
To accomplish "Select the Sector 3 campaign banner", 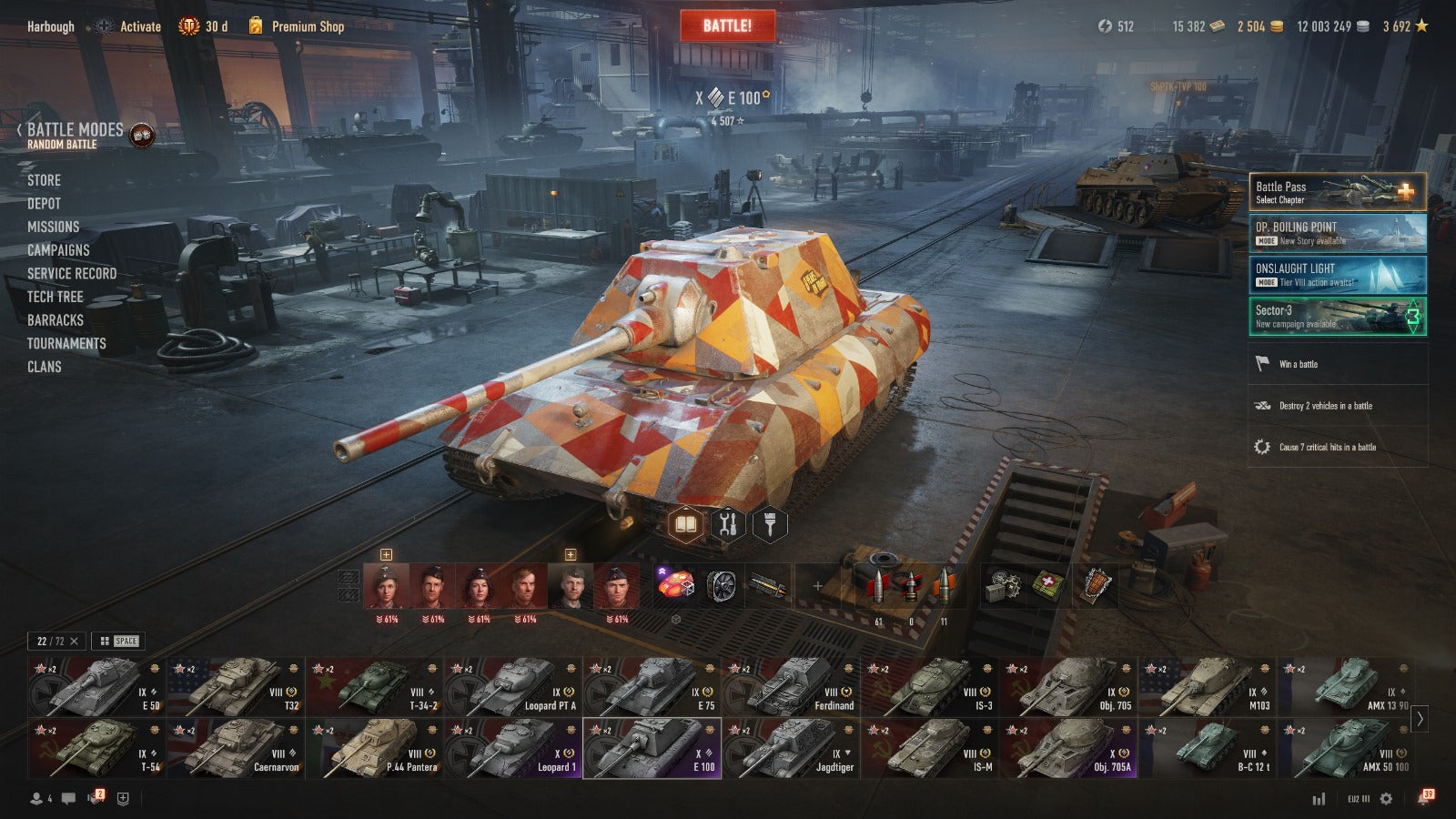I will (1337, 316).
